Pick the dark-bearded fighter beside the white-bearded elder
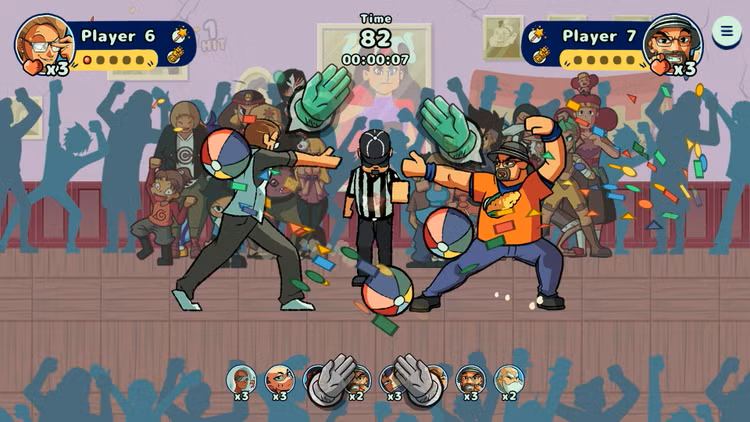Screen dimensions: 750x422 (470, 379)
